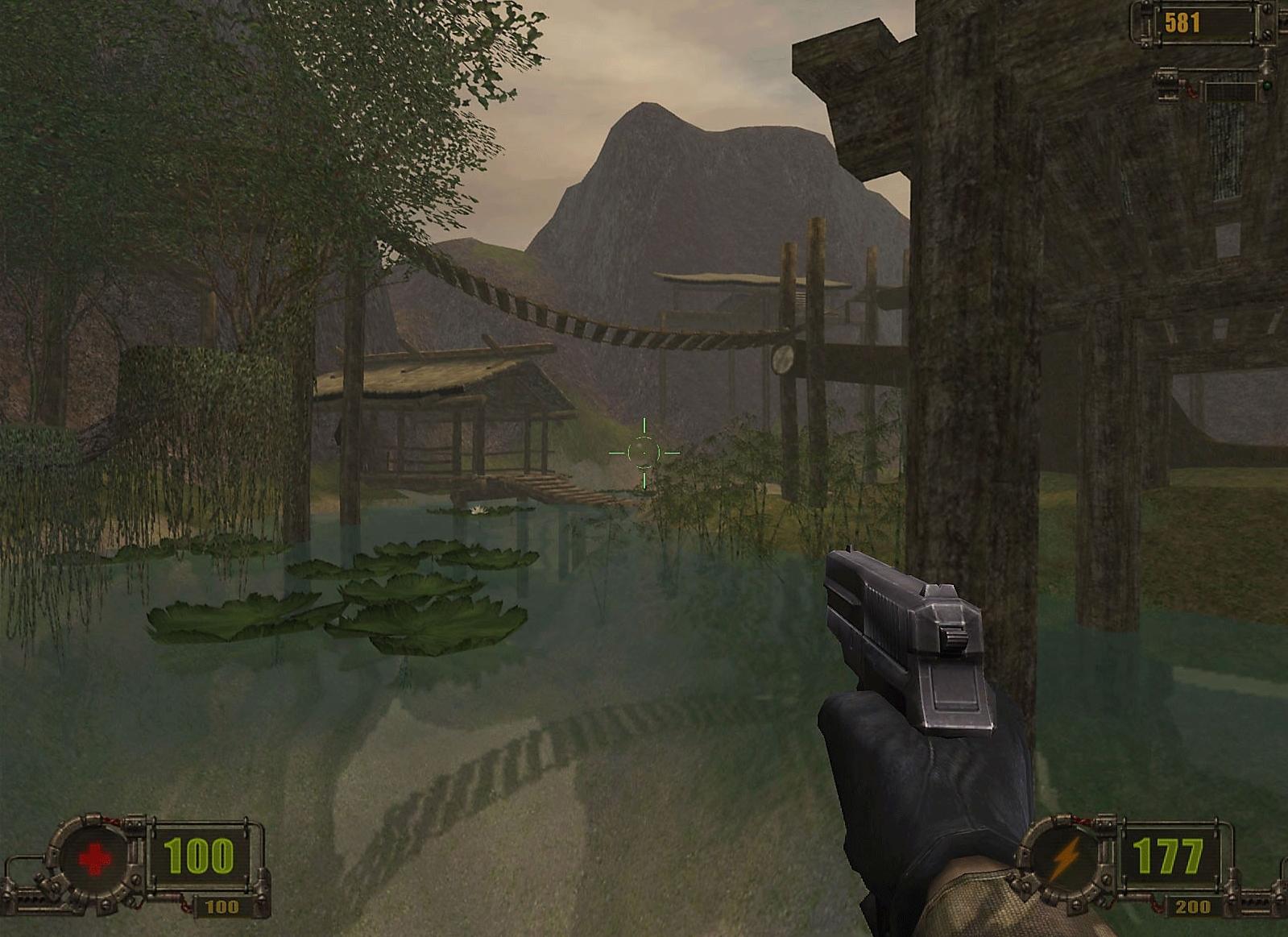This screenshot has width=1288, height=937.
Task: Click the horizontal ammo bar under the 581 counter
Action: click(1216, 69)
